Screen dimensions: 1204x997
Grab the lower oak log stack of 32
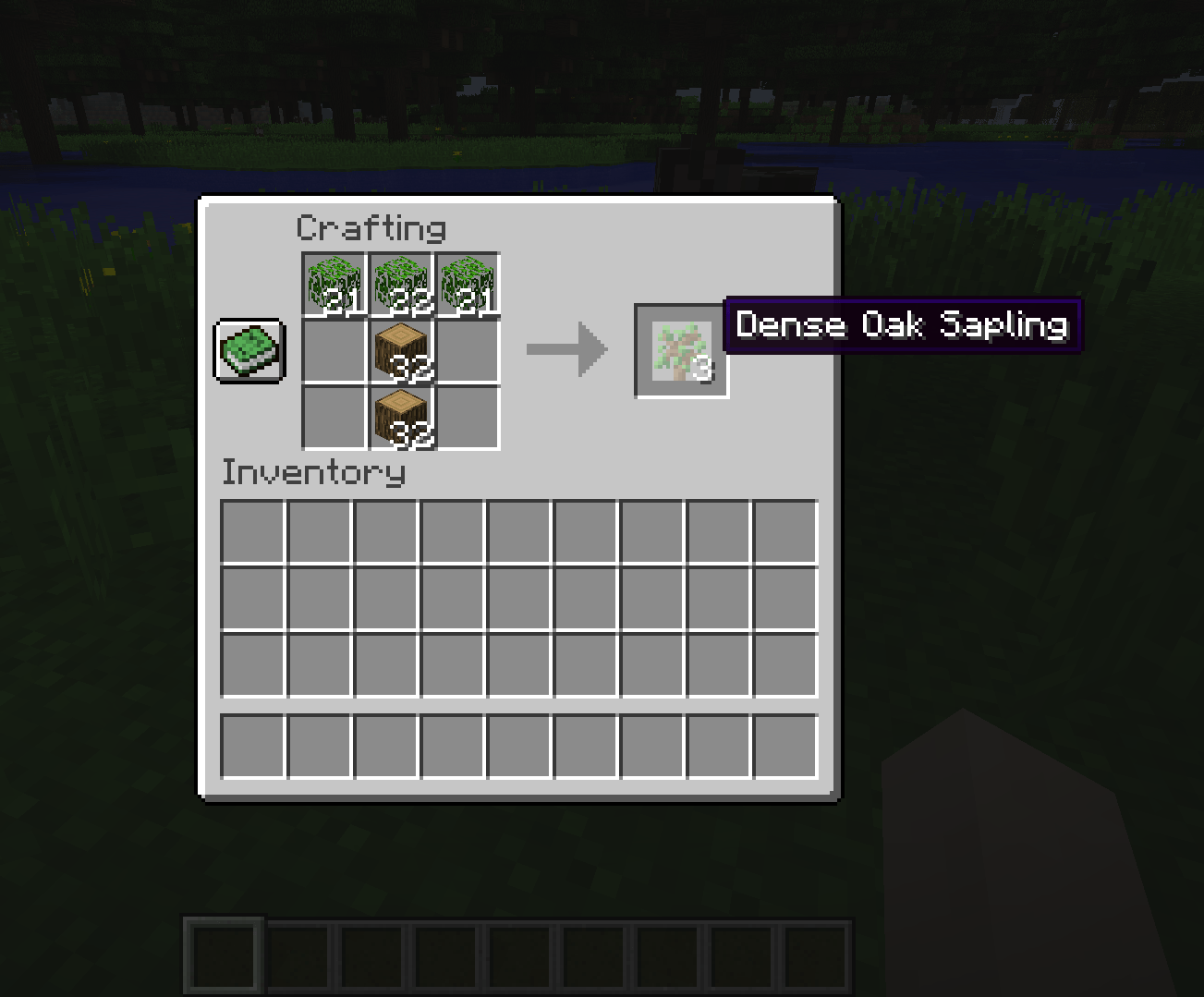[401, 416]
